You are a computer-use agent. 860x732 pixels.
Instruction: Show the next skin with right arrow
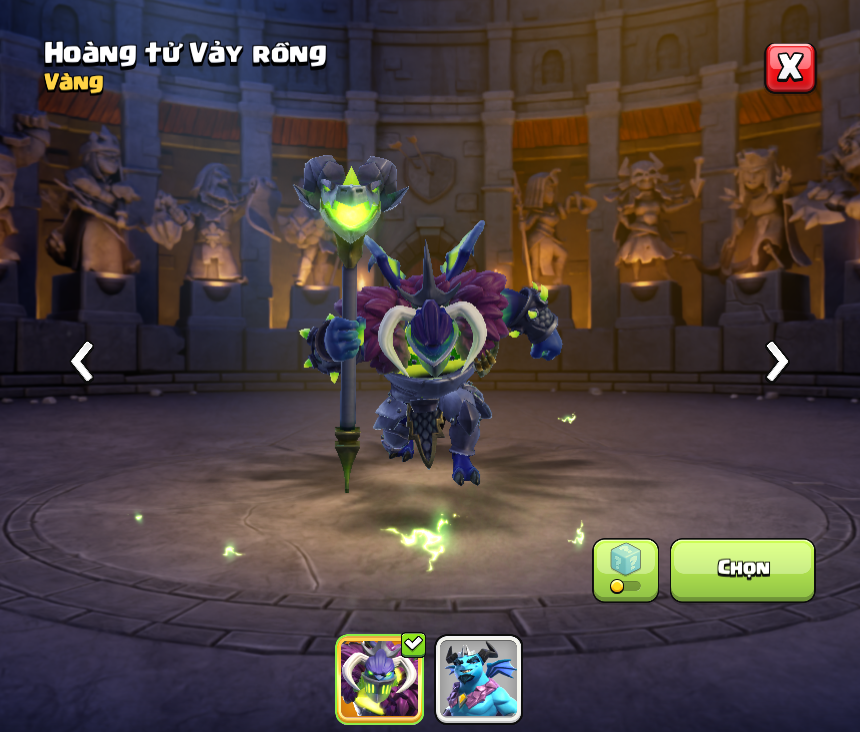pos(776,361)
